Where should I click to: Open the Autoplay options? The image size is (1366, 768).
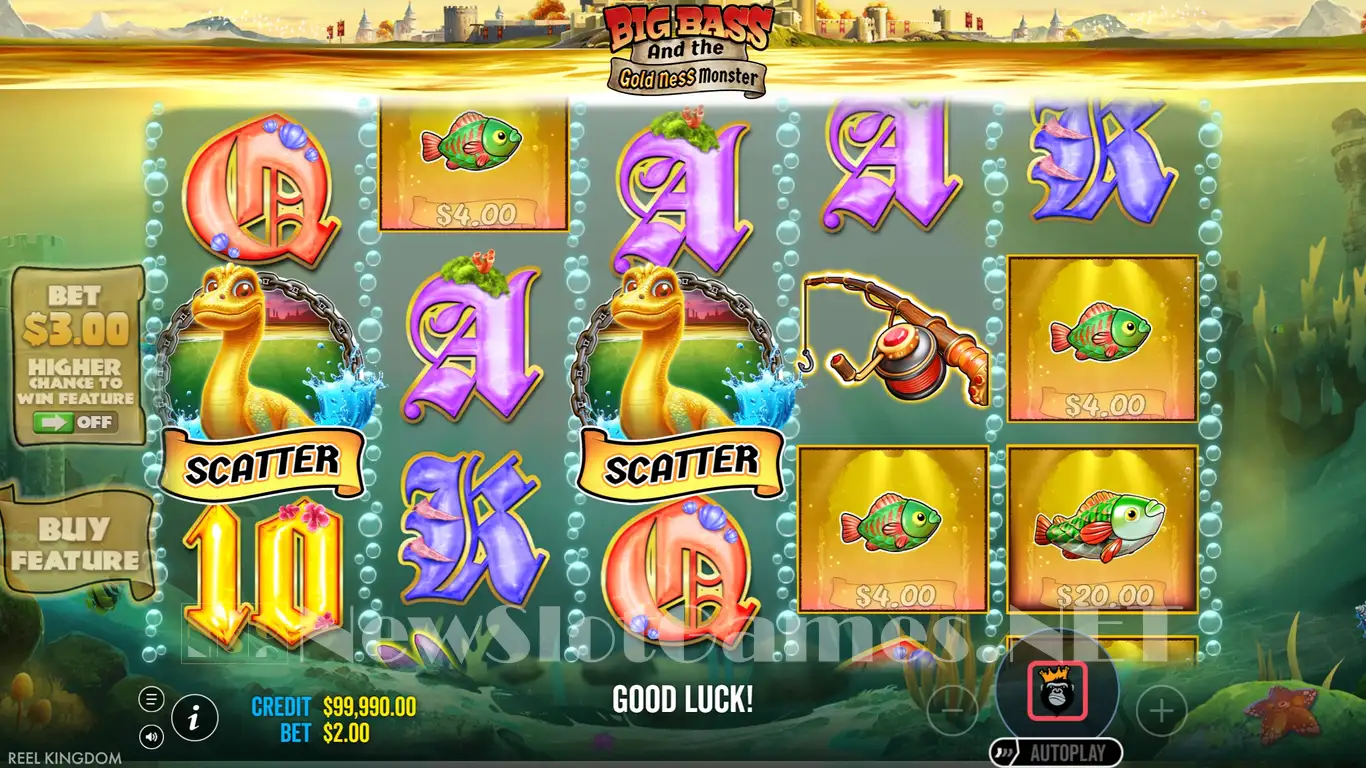pyautogui.click(x=1057, y=751)
